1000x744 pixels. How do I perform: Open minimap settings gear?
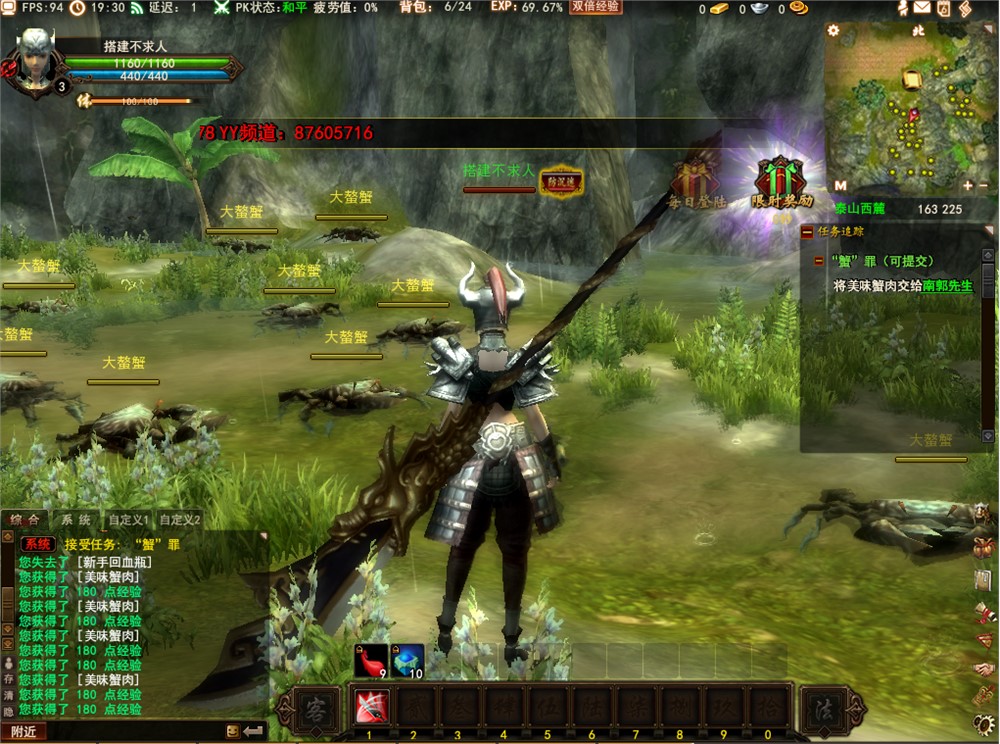click(833, 30)
